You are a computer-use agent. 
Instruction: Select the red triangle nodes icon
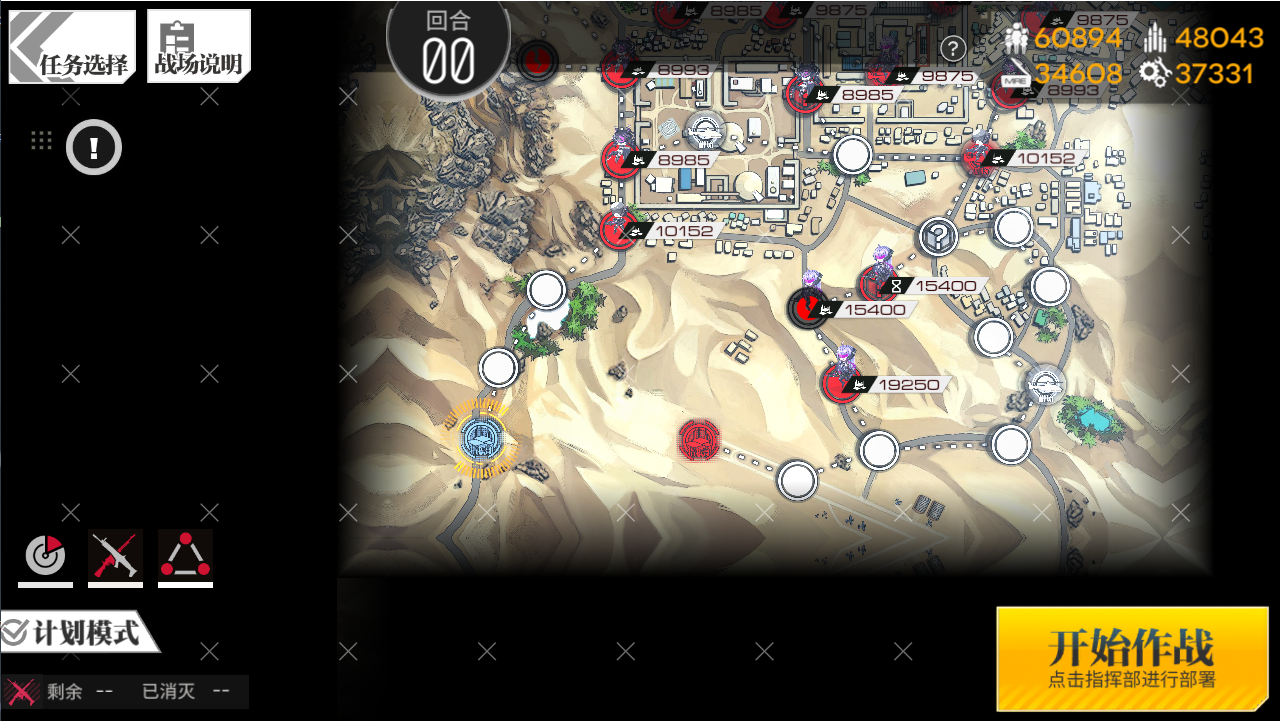coord(185,555)
